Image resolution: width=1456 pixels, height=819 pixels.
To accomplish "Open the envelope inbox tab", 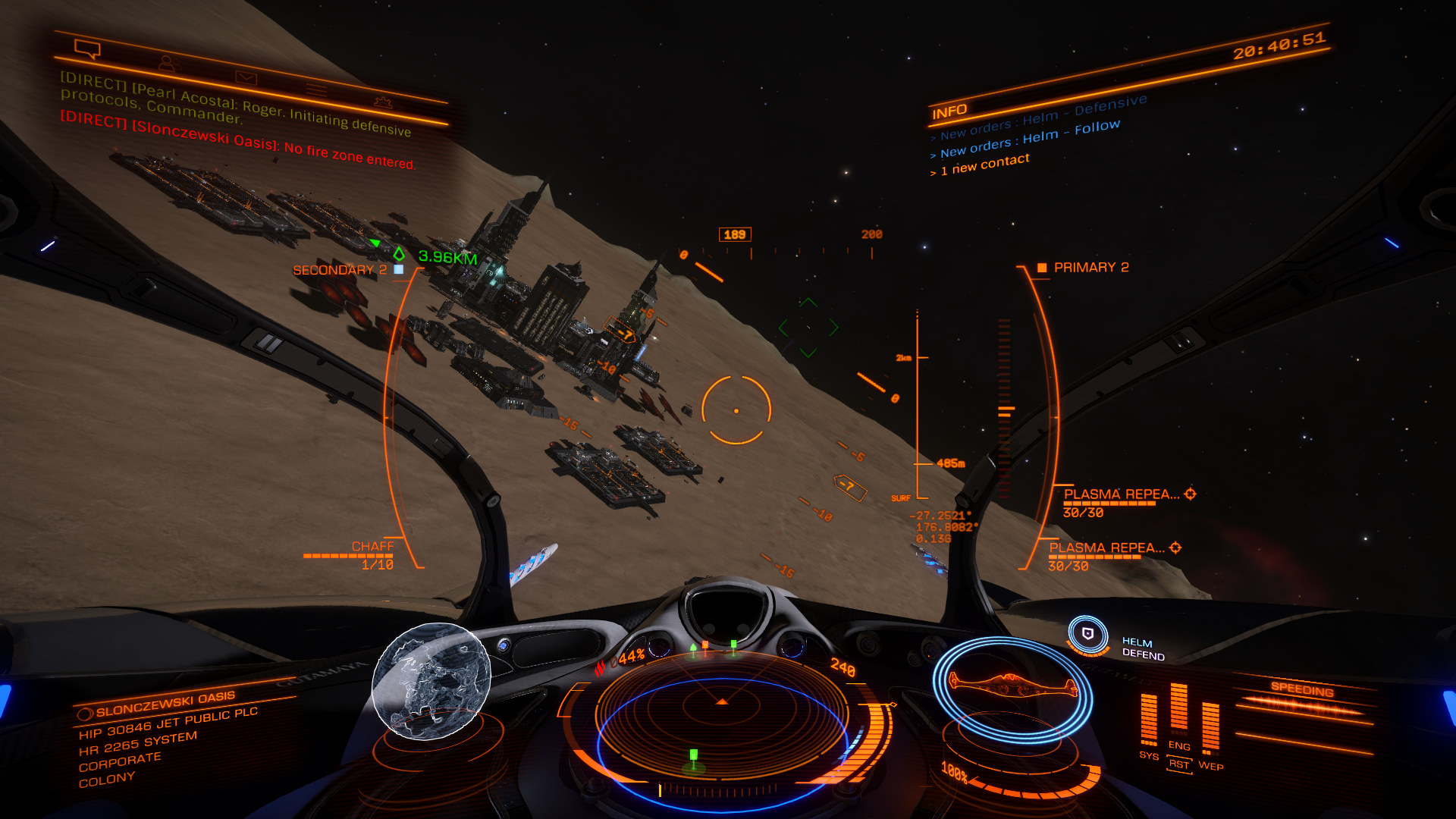I will point(246,77).
